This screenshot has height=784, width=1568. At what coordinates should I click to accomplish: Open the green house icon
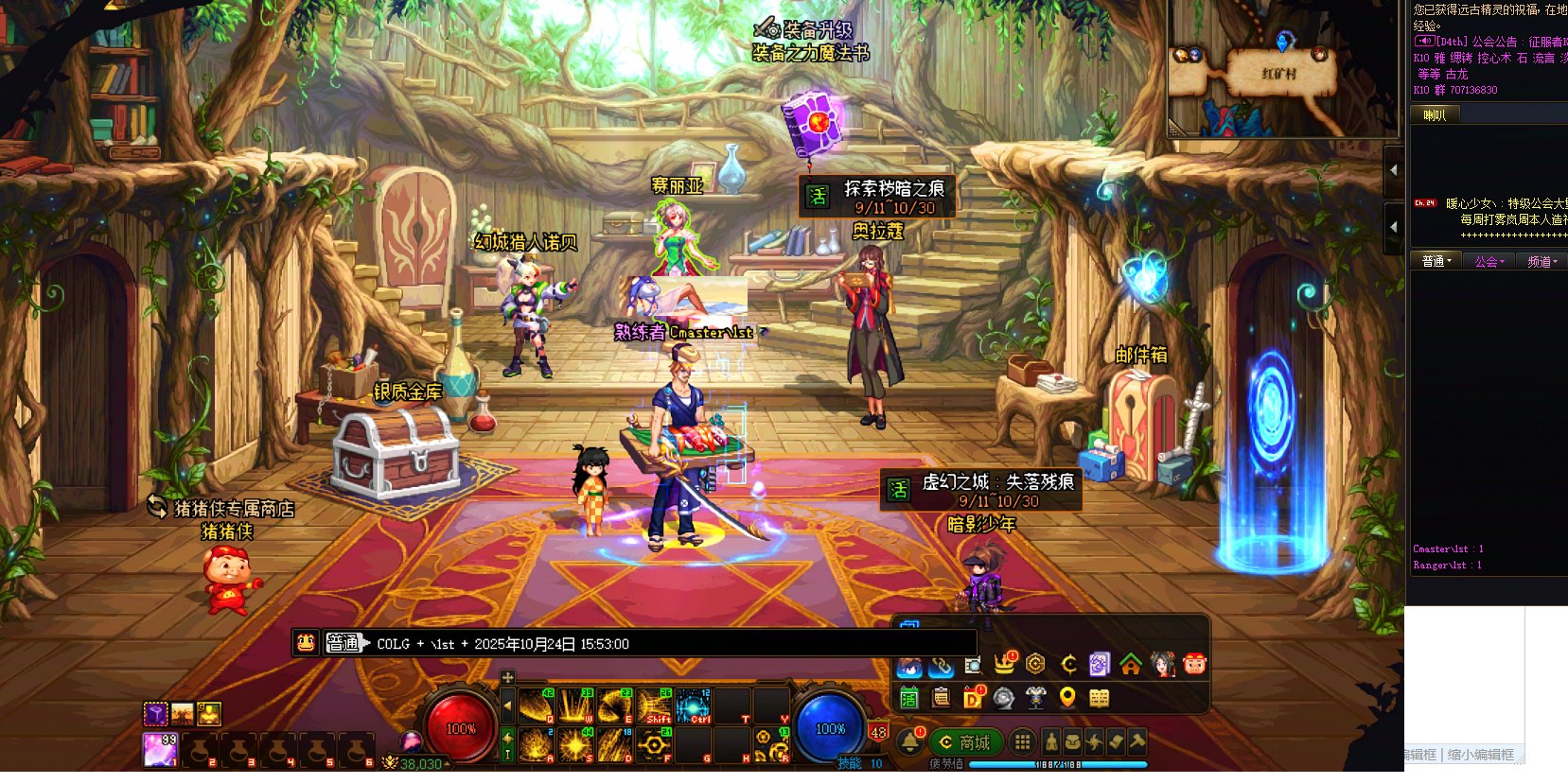pyautogui.click(x=1131, y=665)
